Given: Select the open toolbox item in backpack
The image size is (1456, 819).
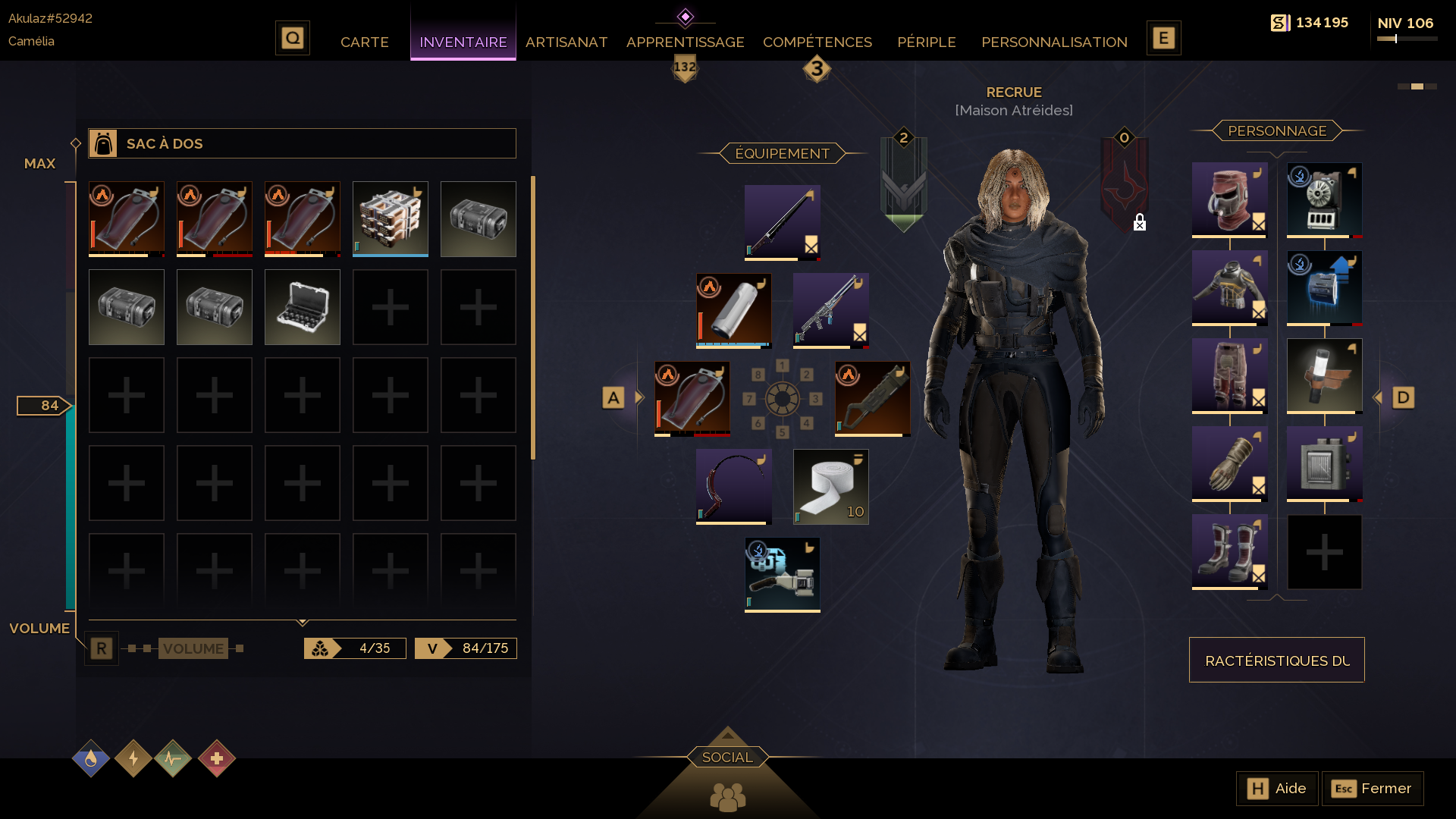Looking at the screenshot, I should click(x=302, y=307).
